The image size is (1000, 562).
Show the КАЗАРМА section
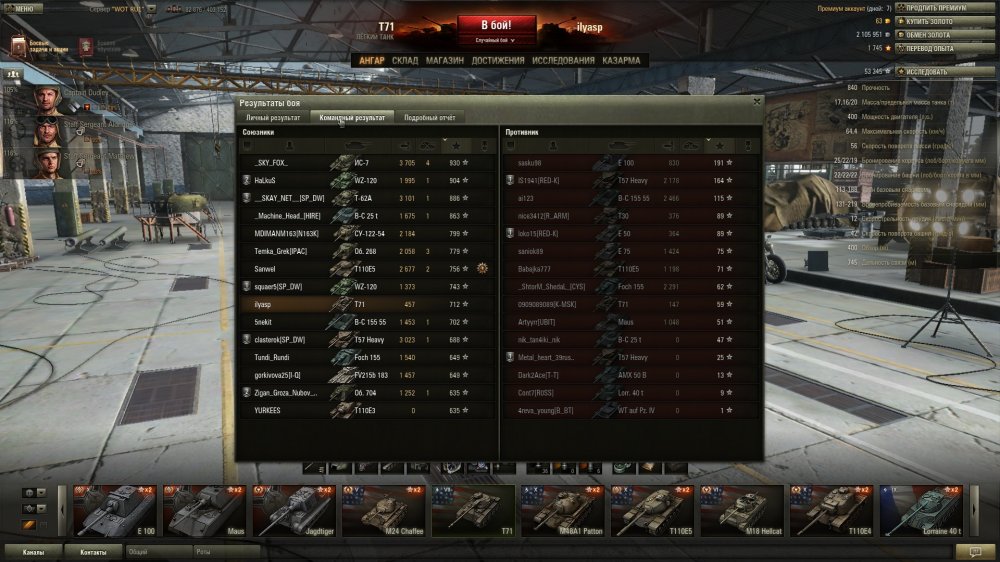[621, 61]
